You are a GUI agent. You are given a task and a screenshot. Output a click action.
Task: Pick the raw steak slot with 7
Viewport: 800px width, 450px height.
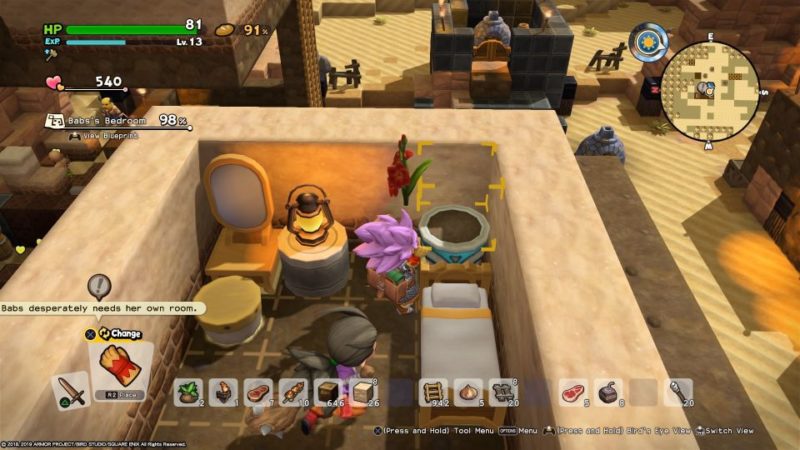pyautogui.click(x=257, y=392)
